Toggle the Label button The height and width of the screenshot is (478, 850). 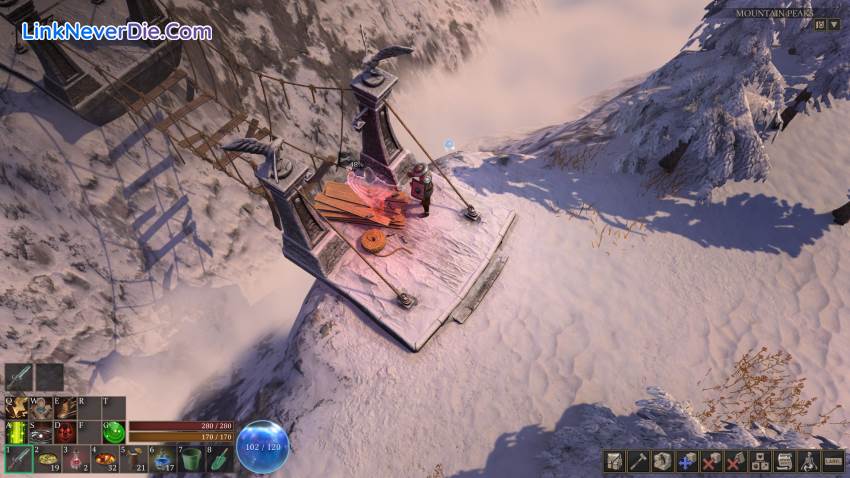833,461
